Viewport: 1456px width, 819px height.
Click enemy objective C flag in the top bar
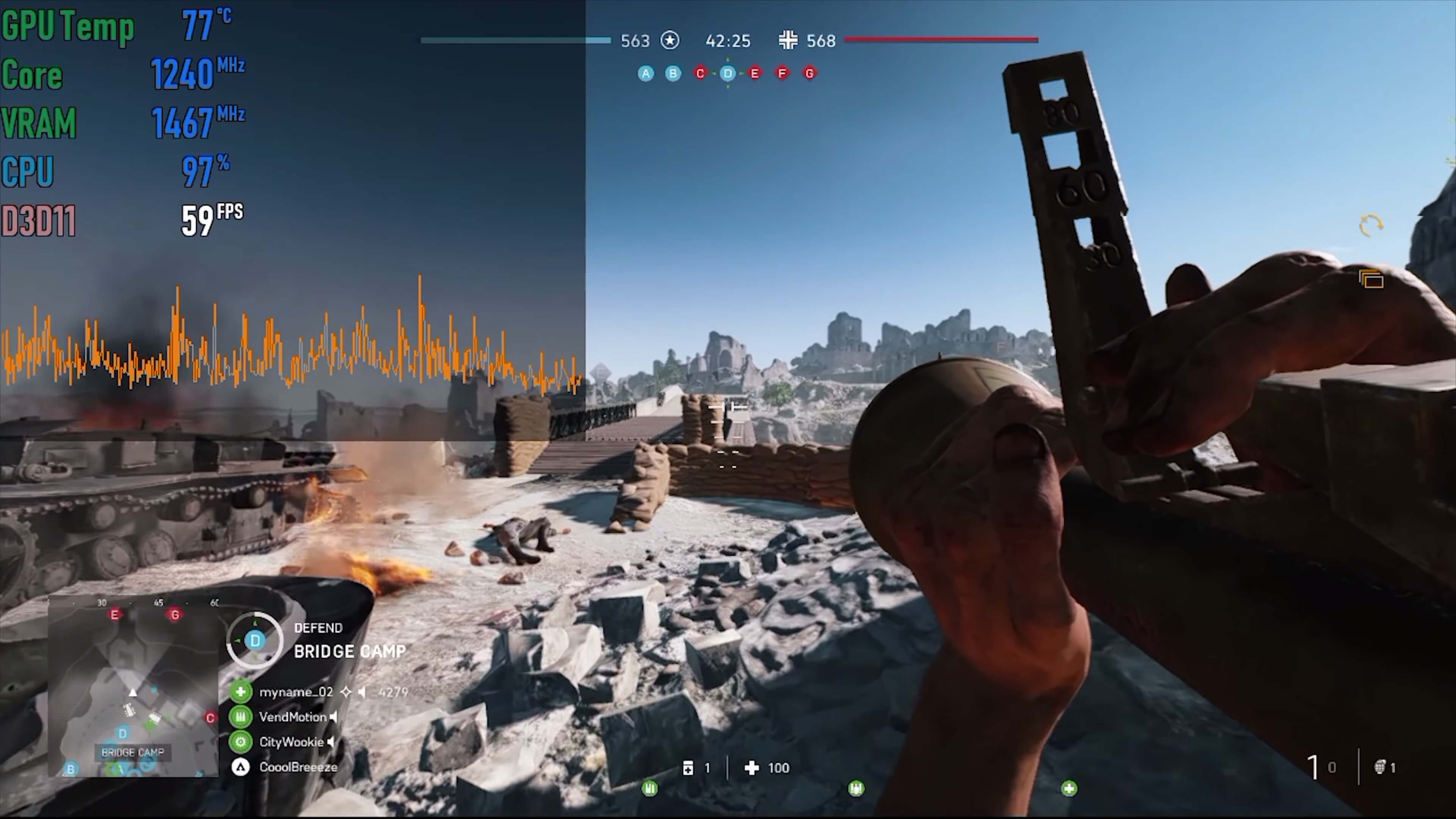pos(700,74)
